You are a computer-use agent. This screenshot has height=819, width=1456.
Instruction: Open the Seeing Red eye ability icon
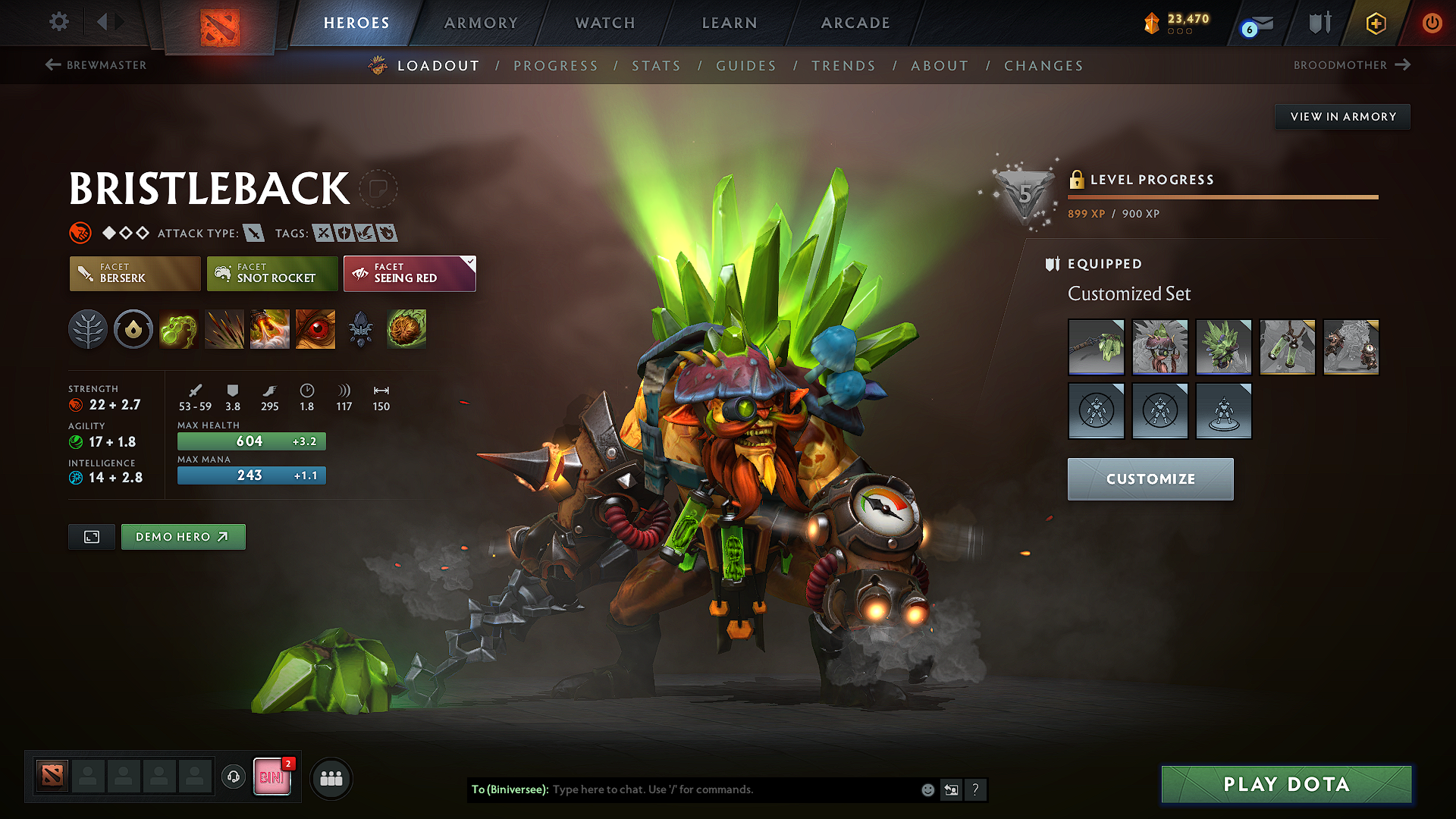(x=315, y=329)
